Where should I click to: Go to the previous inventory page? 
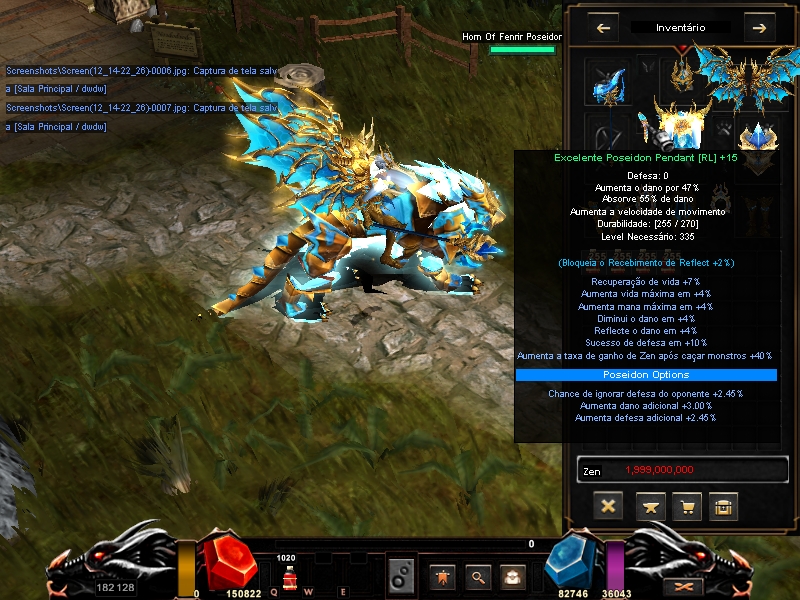(x=603, y=28)
